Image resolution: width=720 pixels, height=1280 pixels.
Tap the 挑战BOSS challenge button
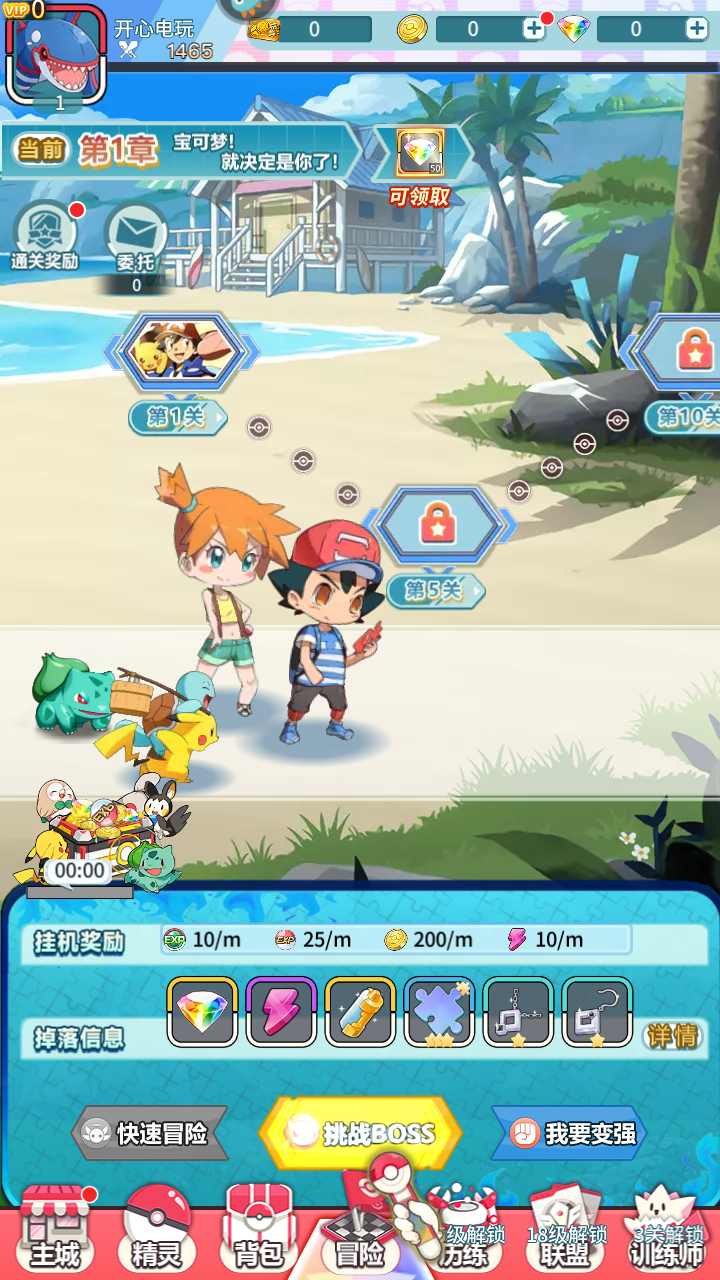[x=360, y=1133]
